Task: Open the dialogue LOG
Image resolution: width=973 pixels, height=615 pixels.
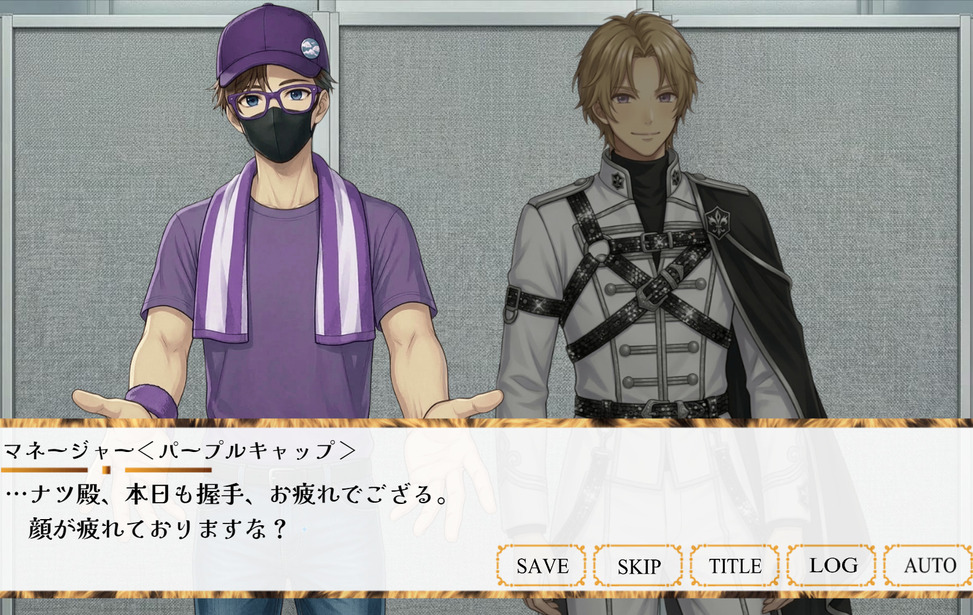Action: tap(832, 566)
